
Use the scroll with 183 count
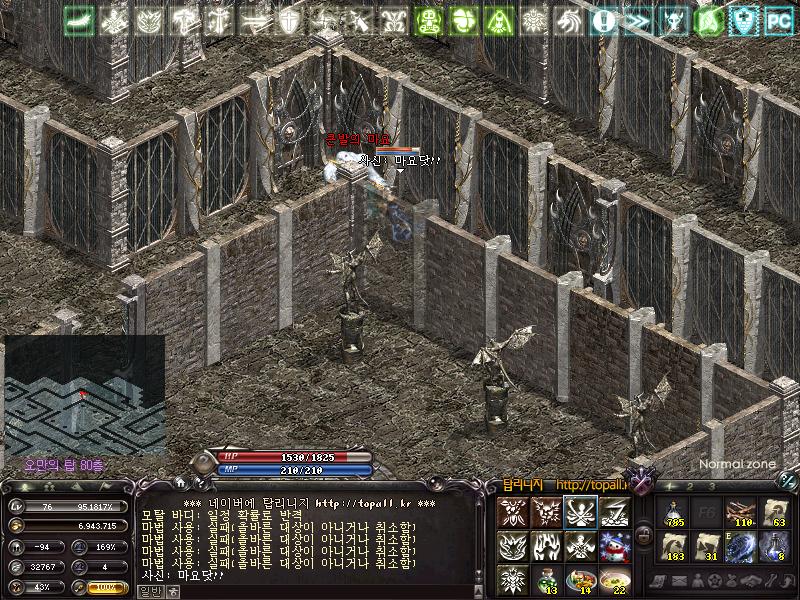673,546
